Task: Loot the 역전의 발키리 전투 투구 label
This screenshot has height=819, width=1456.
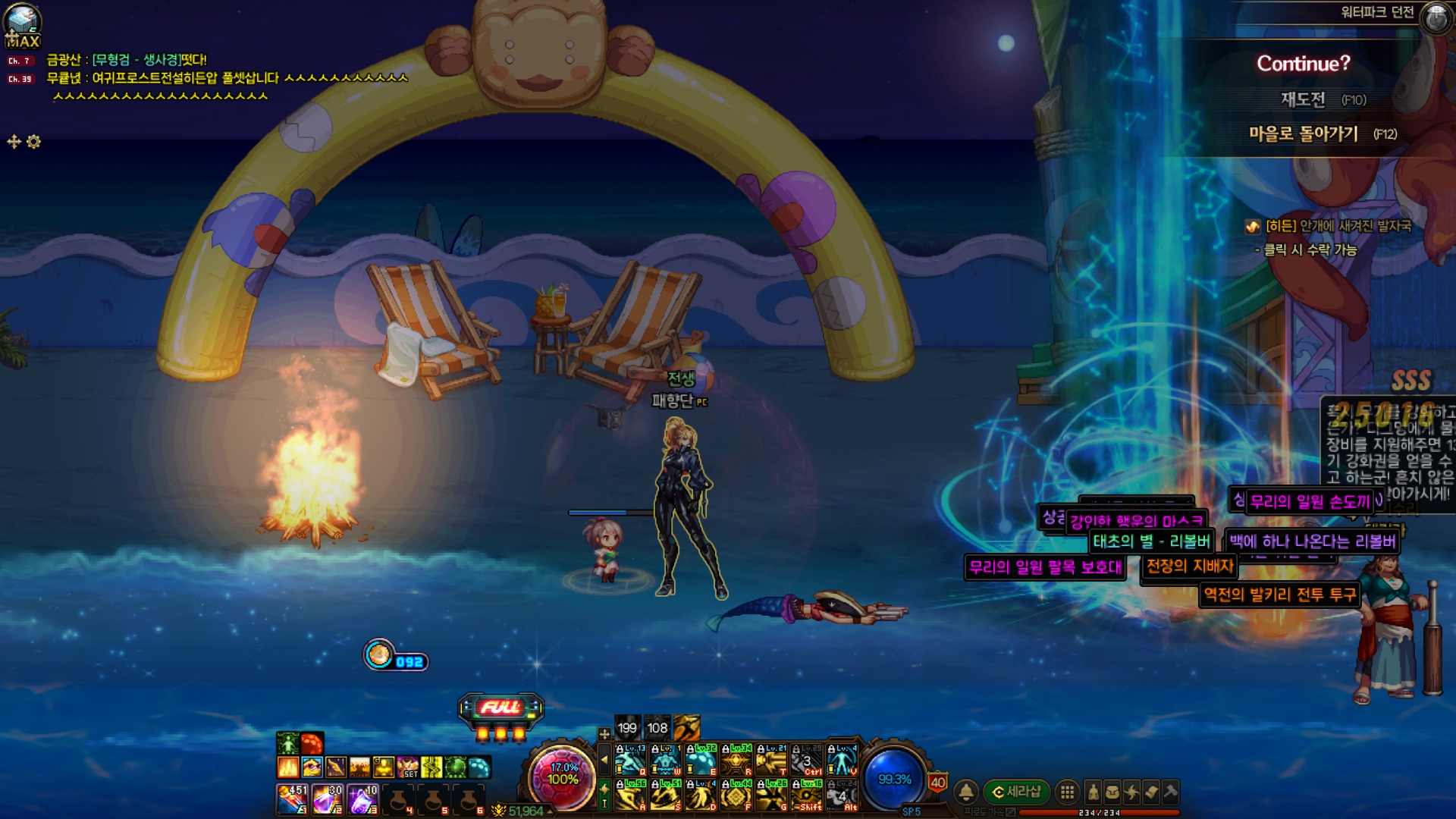Action: click(1279, 595)
